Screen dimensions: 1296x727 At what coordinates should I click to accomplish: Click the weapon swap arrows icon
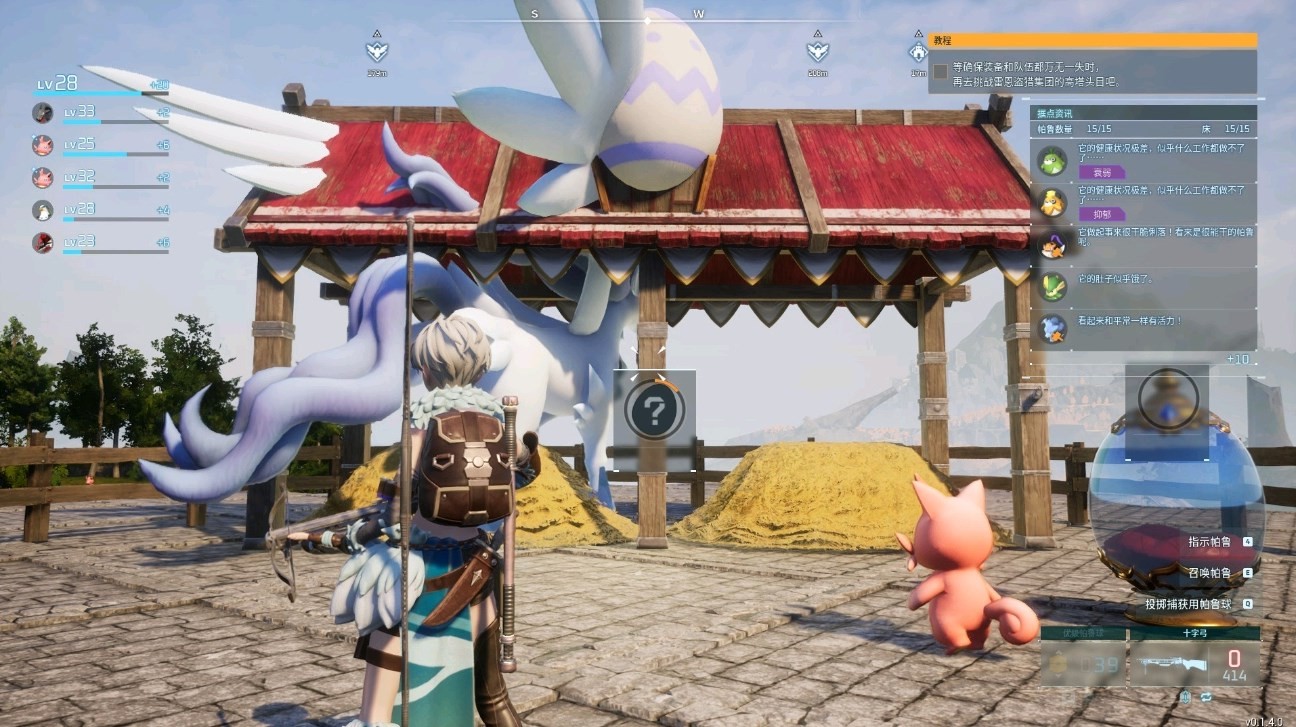1206,696
